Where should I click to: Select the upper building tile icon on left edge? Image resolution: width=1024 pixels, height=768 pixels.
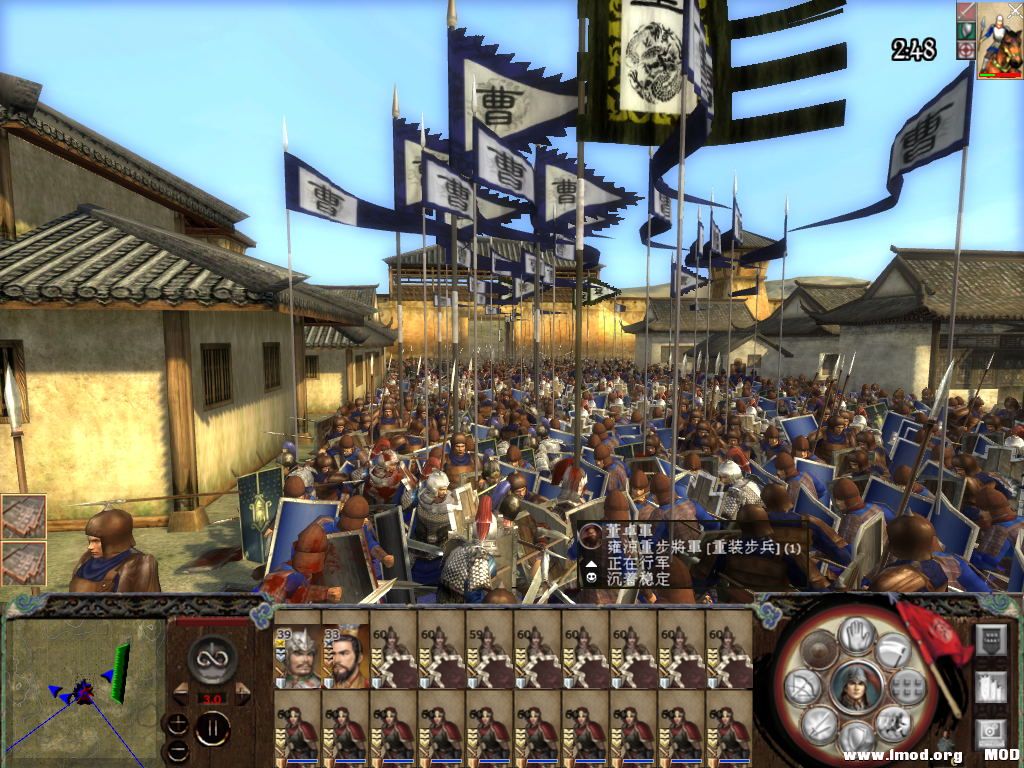(23, 517)
